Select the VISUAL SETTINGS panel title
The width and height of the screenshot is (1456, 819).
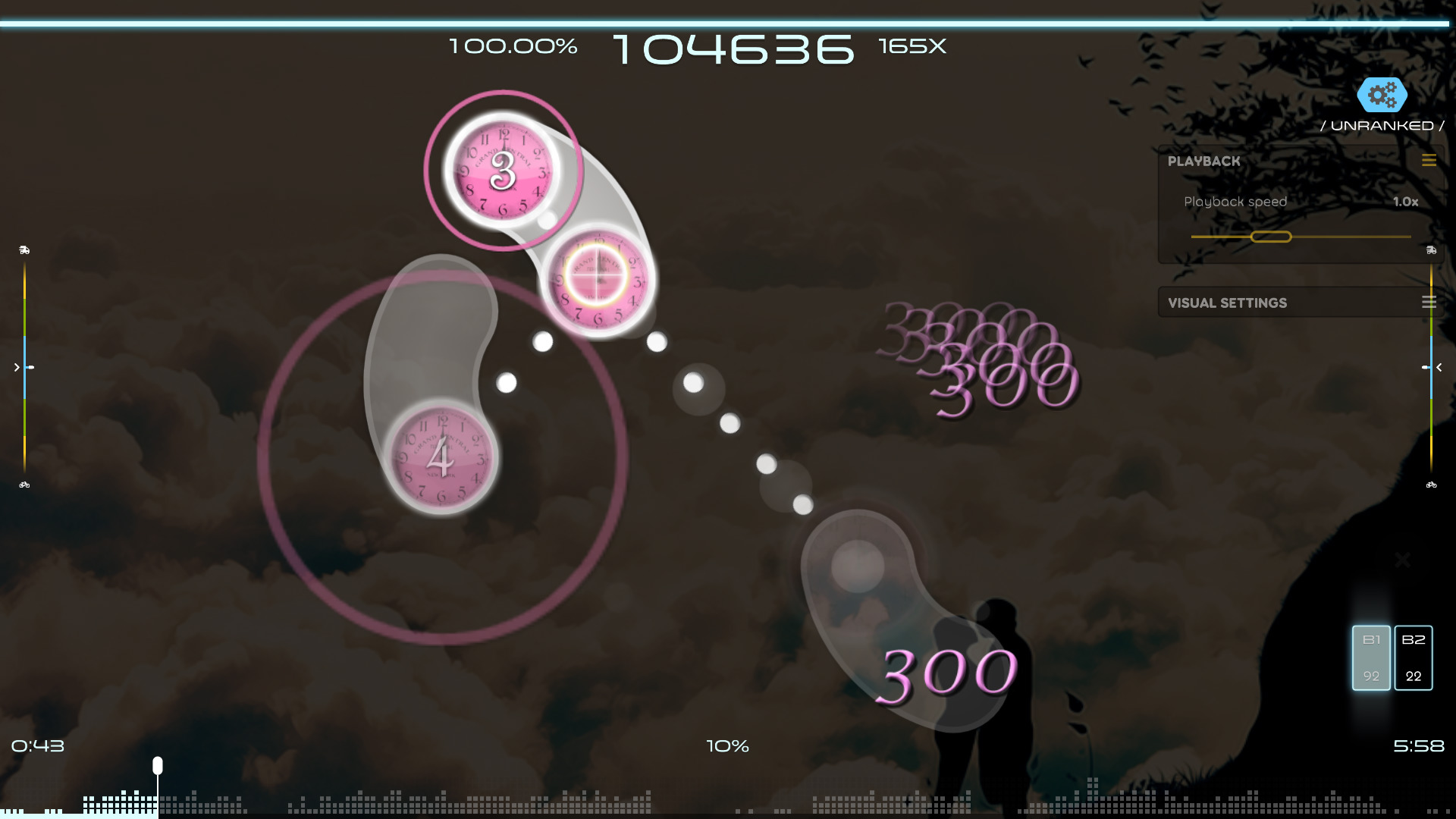(1227, 302)
